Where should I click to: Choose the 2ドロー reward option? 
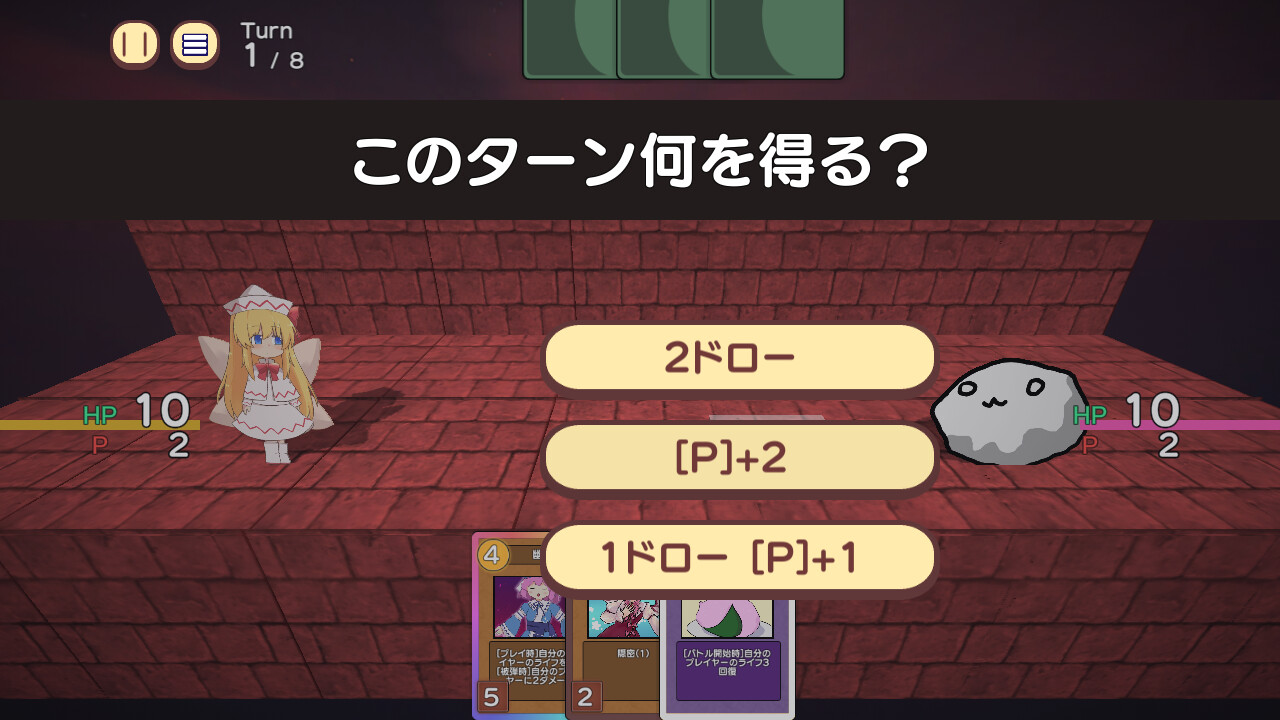click(738, 357)
